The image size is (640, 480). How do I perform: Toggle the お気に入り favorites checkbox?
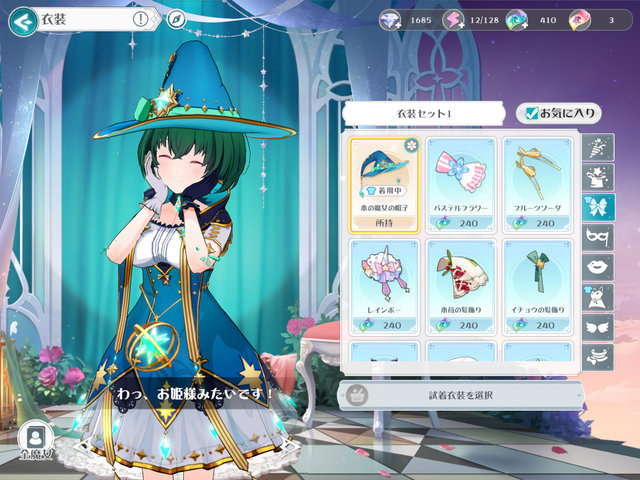pos(544,114)
